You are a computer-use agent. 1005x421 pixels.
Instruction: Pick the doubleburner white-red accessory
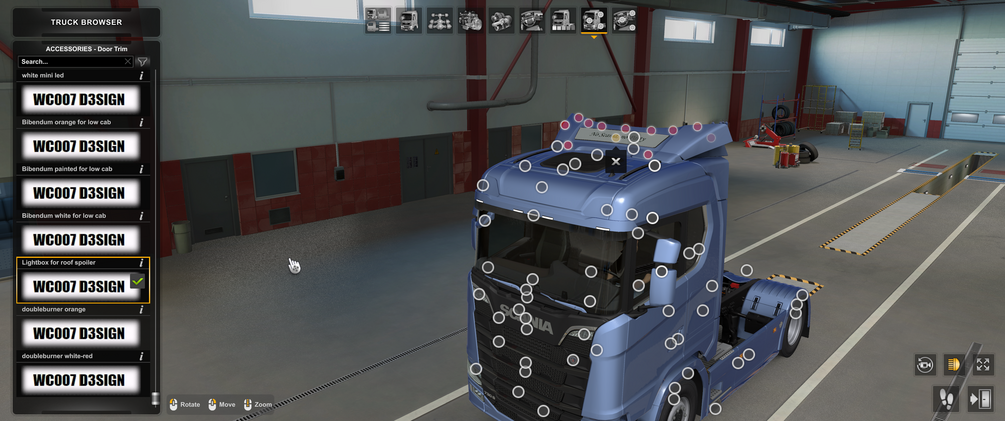80,380
